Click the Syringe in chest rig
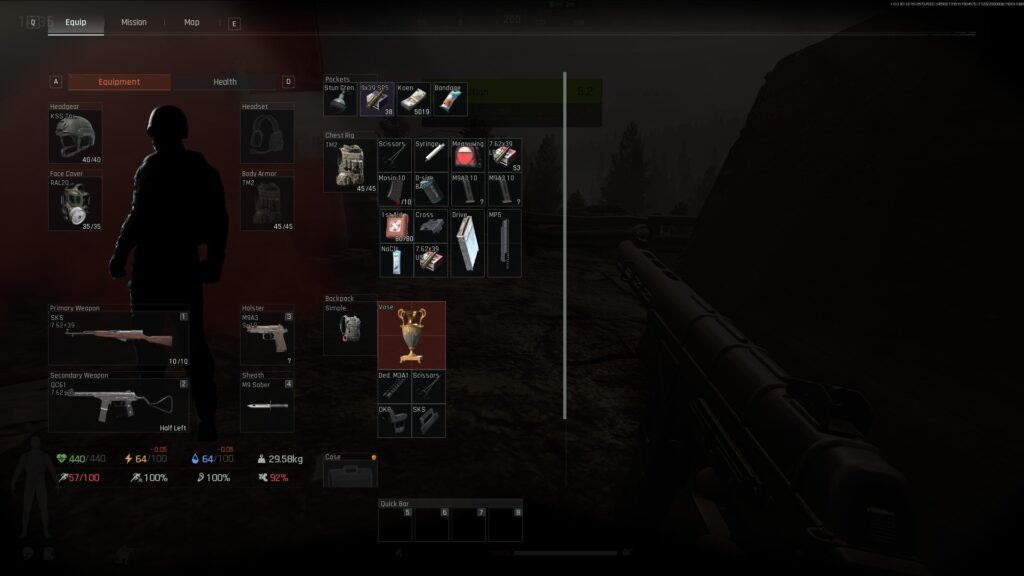Image resolution: width=1024 pixels, height=576 pixels. point(430,155)
